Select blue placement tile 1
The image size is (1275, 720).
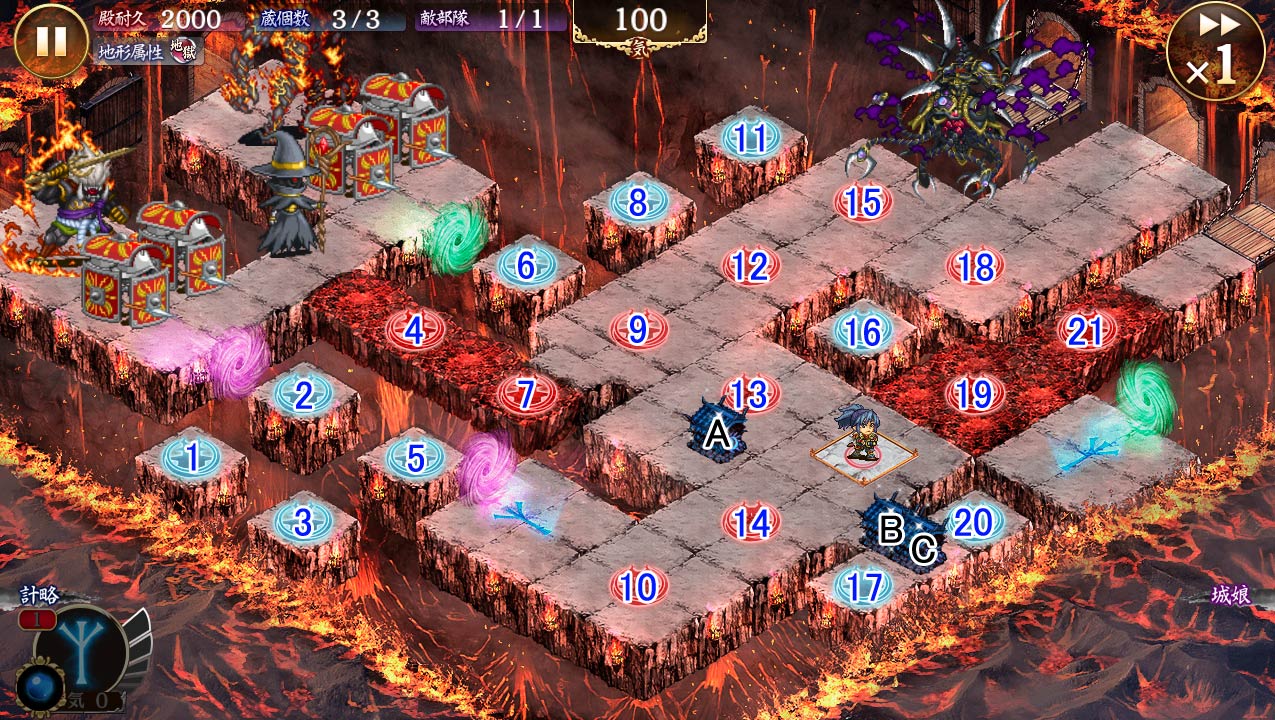tap(190, 458)
